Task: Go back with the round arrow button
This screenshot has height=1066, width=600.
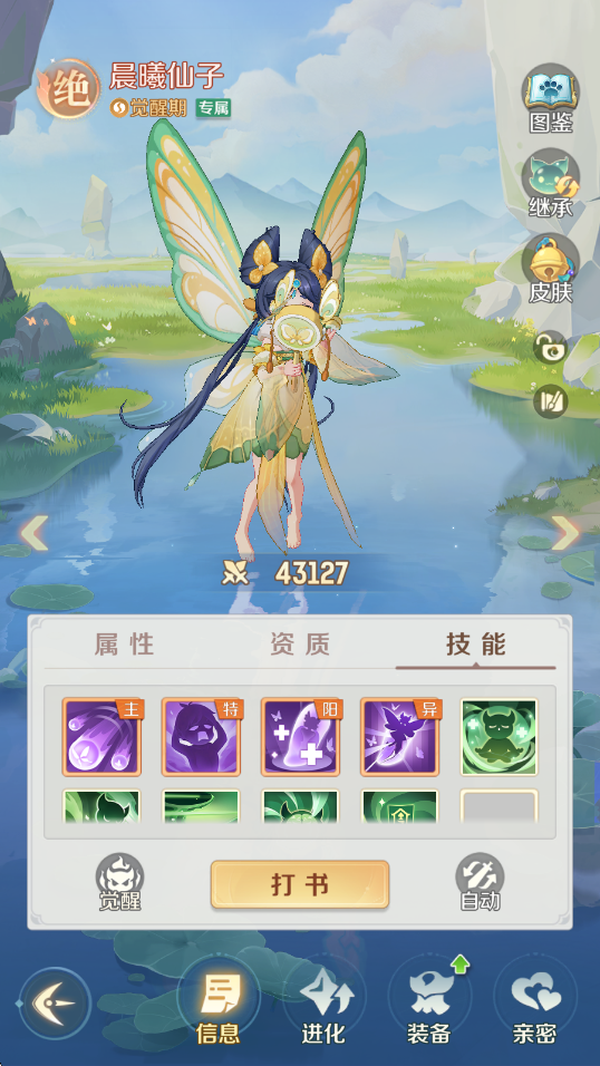Action: pos(55,1002)
